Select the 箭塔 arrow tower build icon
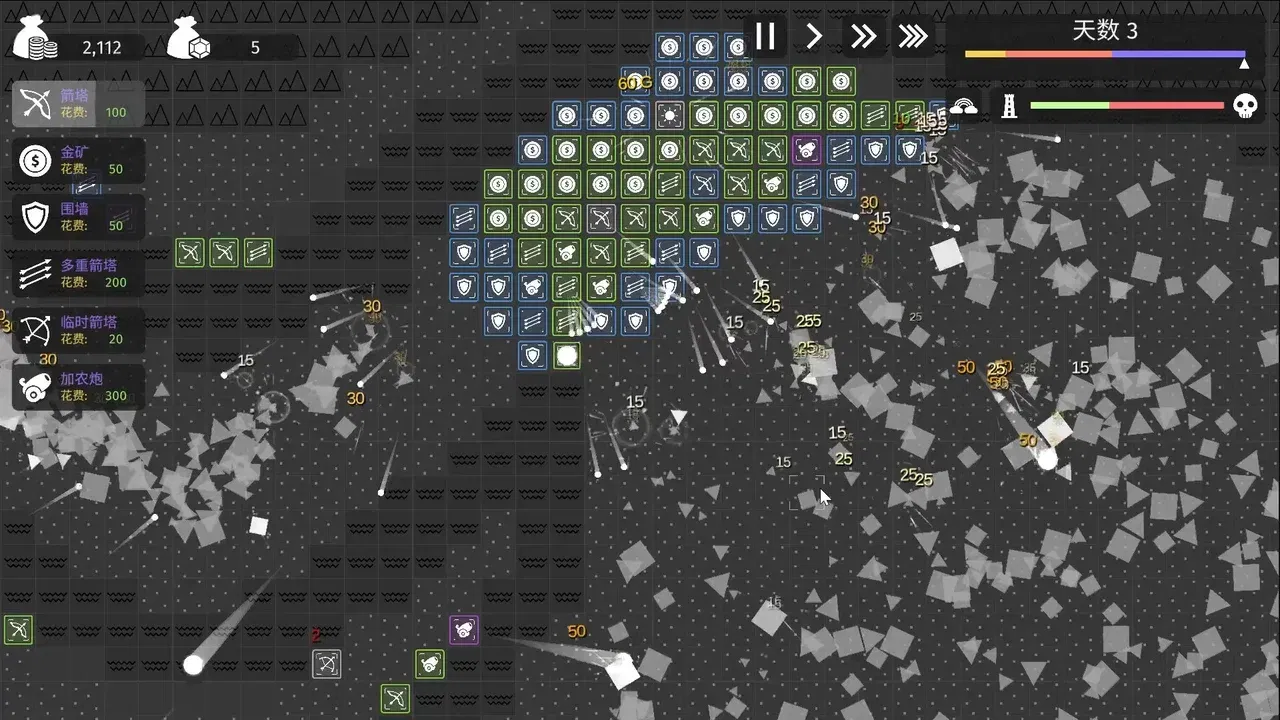The height and width of the screenshot is (720, 1280). tap(35, 105)
